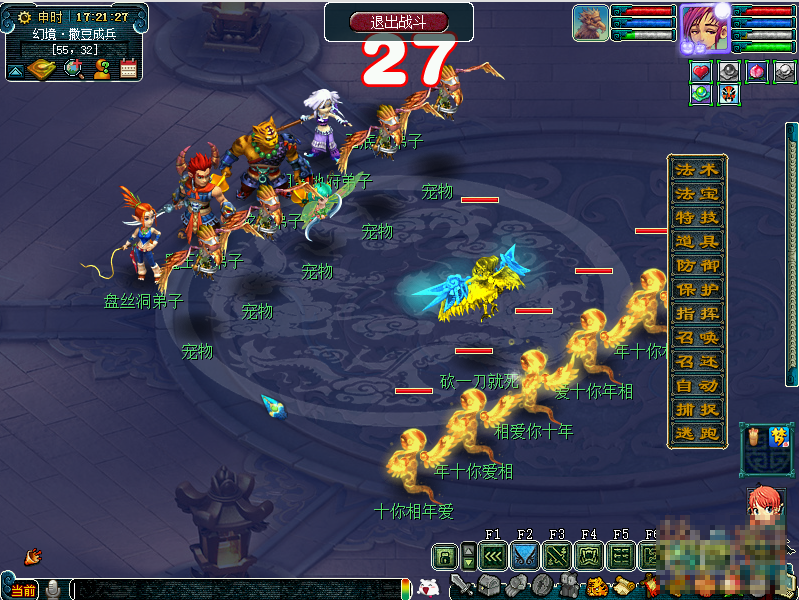Open the world map magnifier icon

tap(73, 69)
